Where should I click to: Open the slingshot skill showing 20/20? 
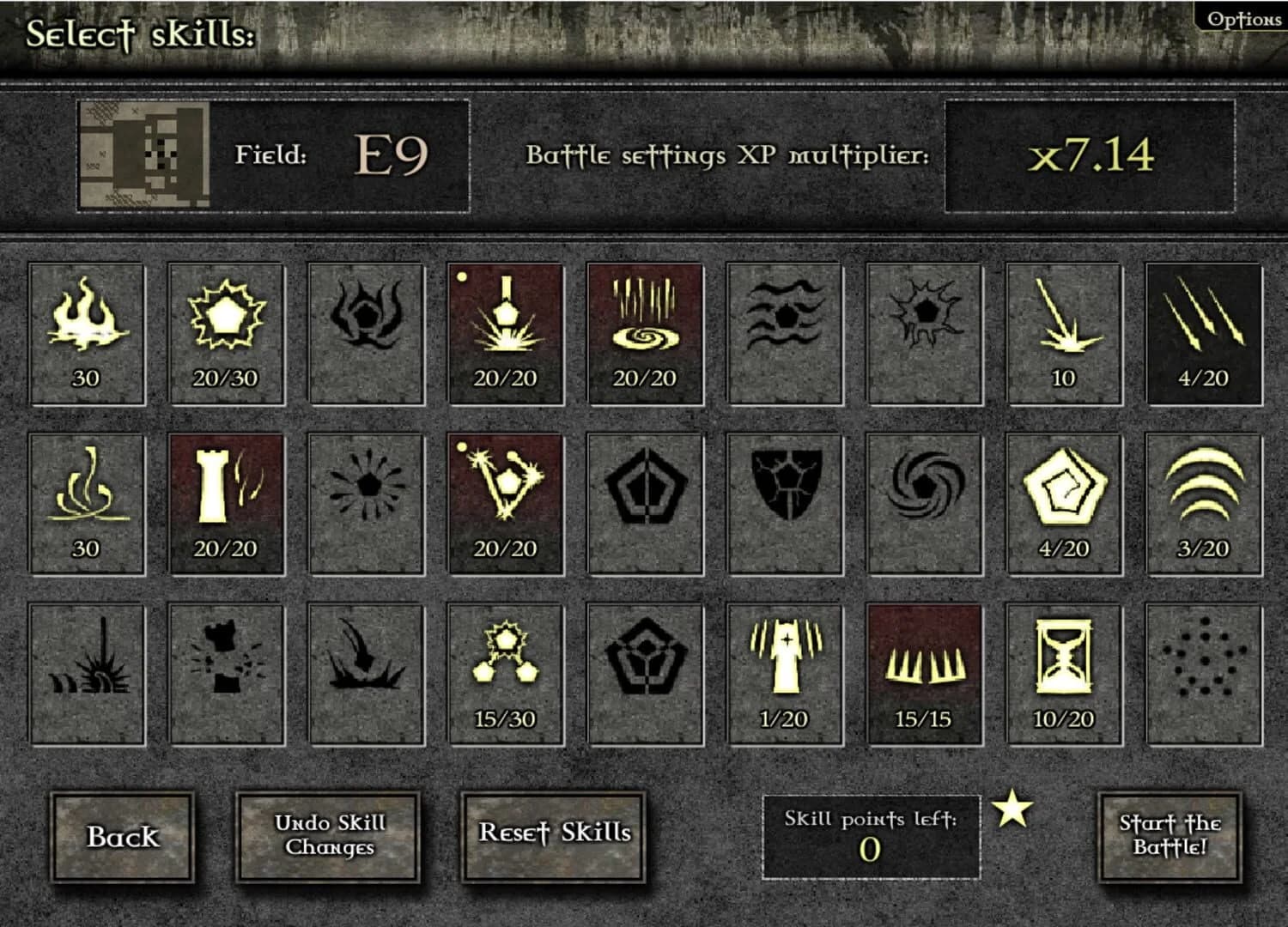tap(505, 502)
